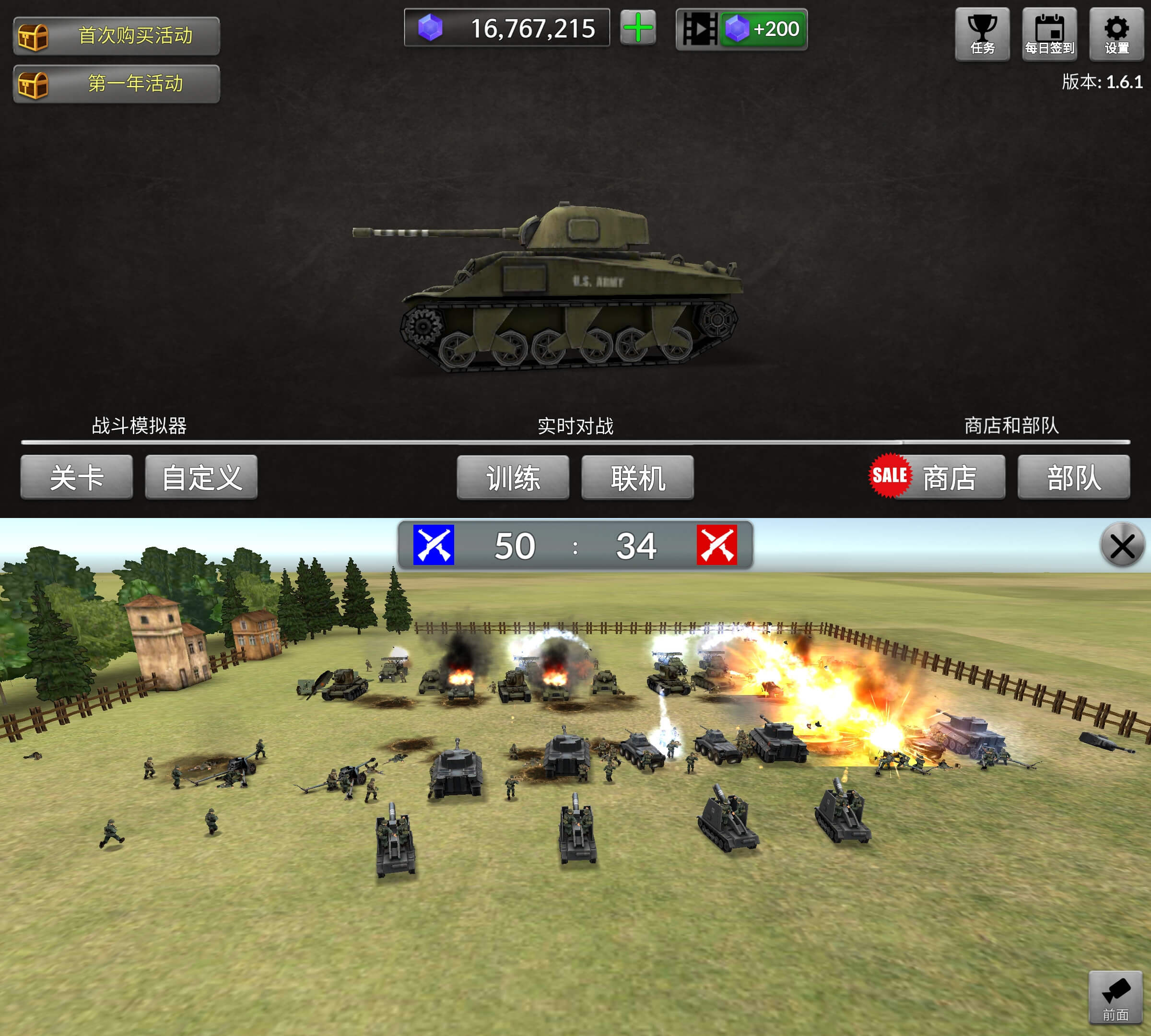Start 训练 training mode
The image size is (1151, 1036).
click(514, 478)
